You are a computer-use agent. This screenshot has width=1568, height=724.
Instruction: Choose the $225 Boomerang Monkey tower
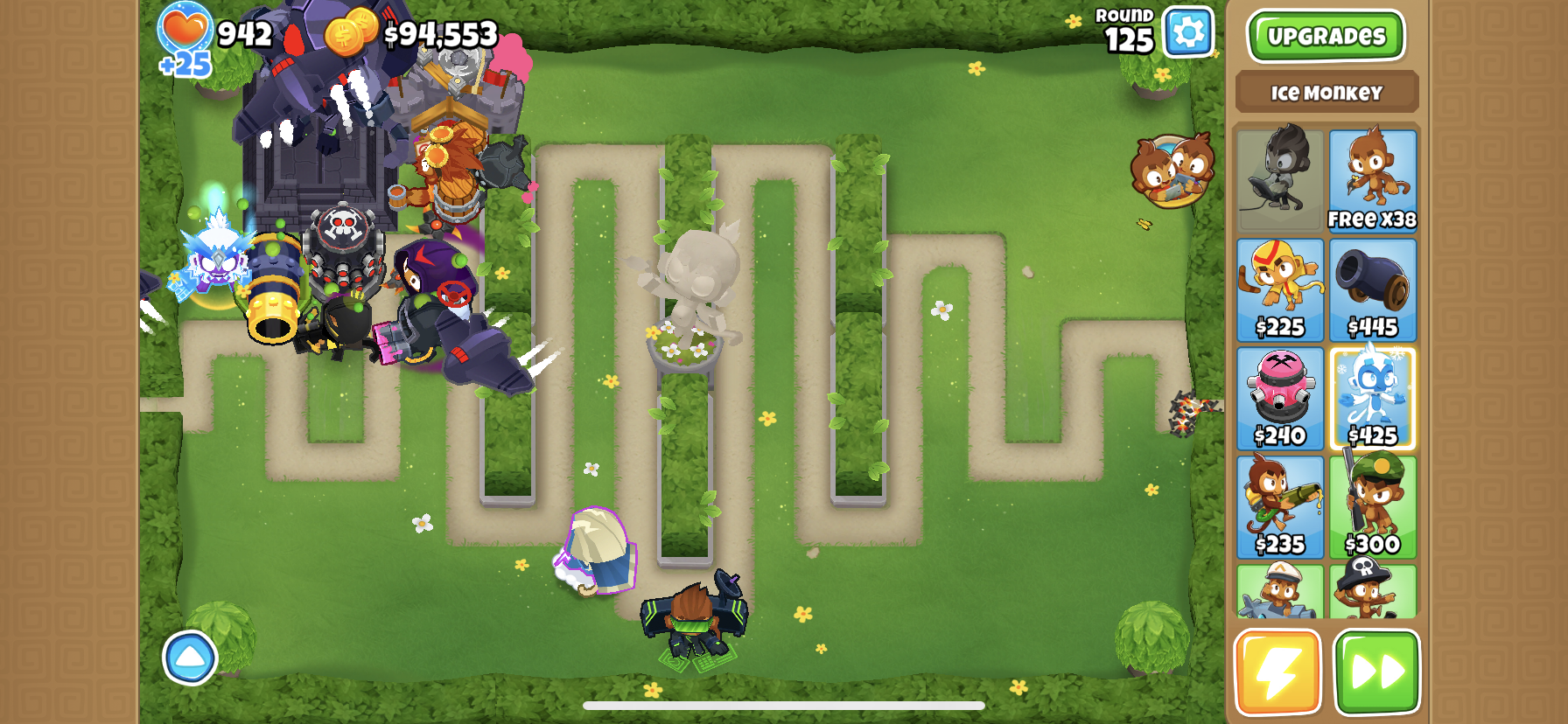pyautogui.click(x=1279, y=289)
